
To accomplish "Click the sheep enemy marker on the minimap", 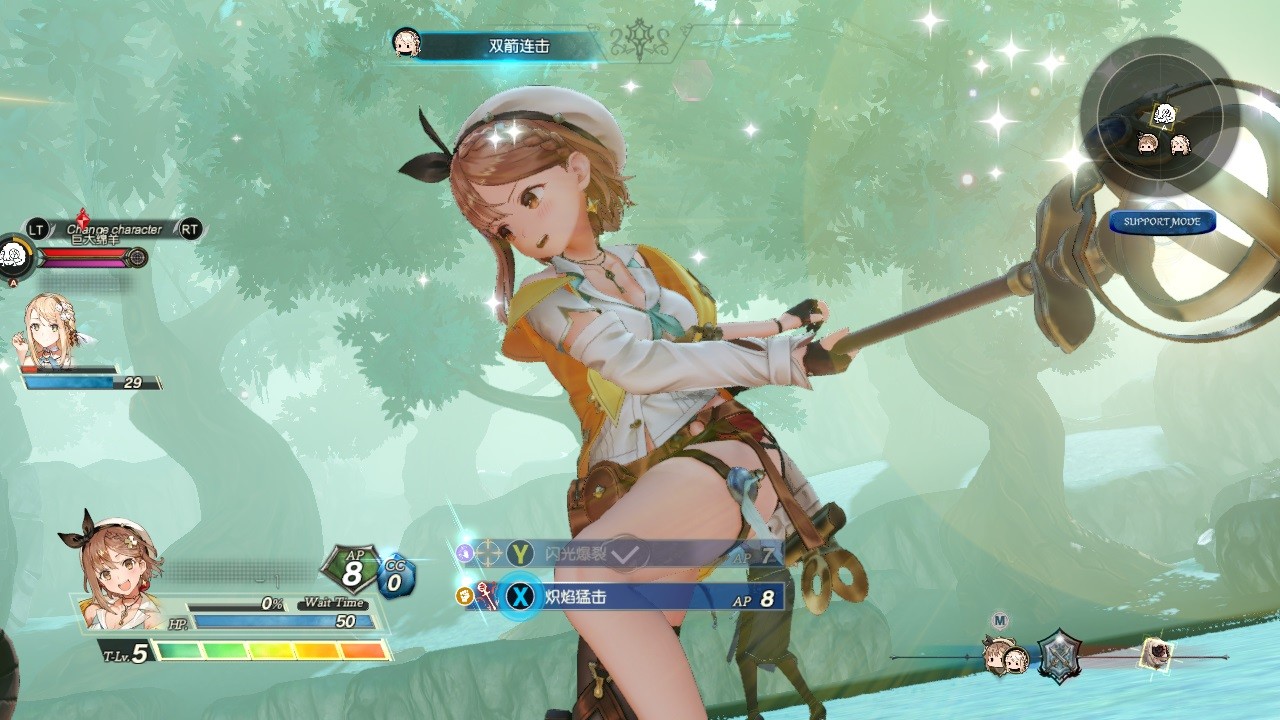I will (1165, 114).
